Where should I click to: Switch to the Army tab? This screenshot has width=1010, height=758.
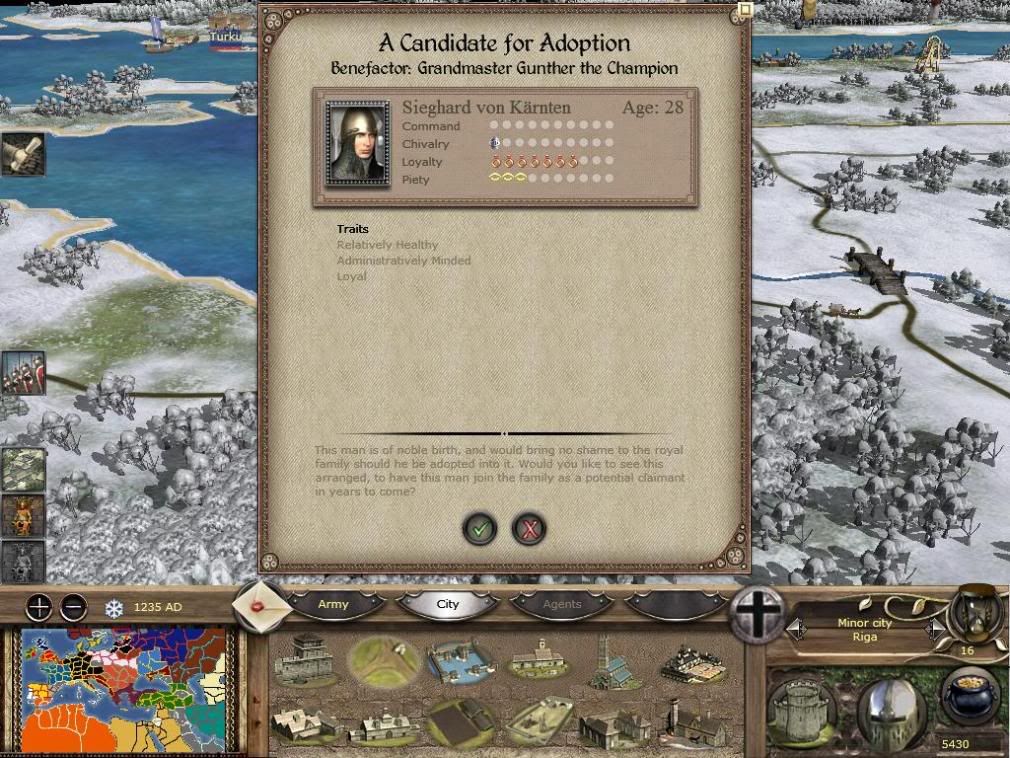[333, 604]
